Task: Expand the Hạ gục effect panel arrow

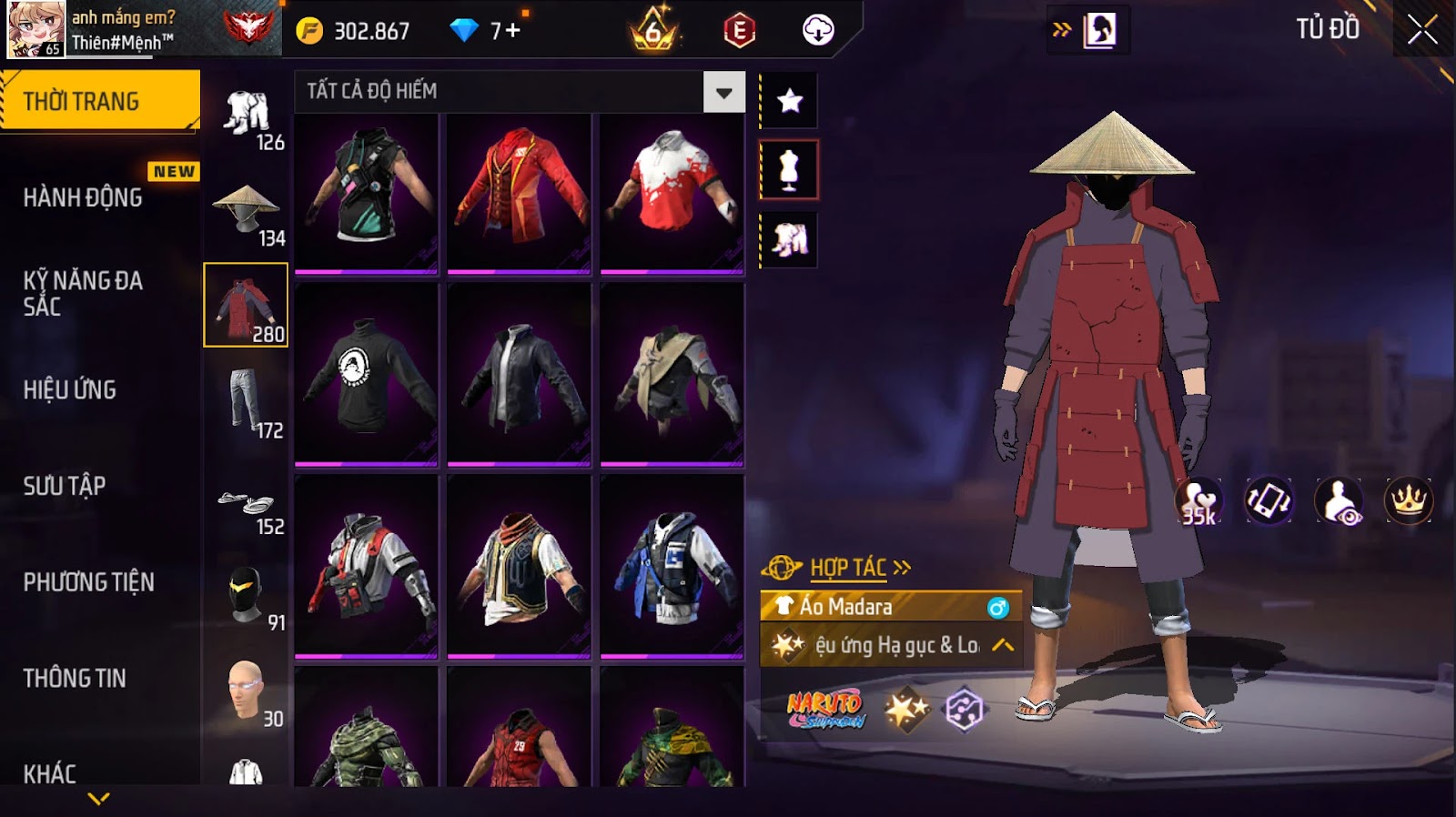Action: coord(1003,645)
